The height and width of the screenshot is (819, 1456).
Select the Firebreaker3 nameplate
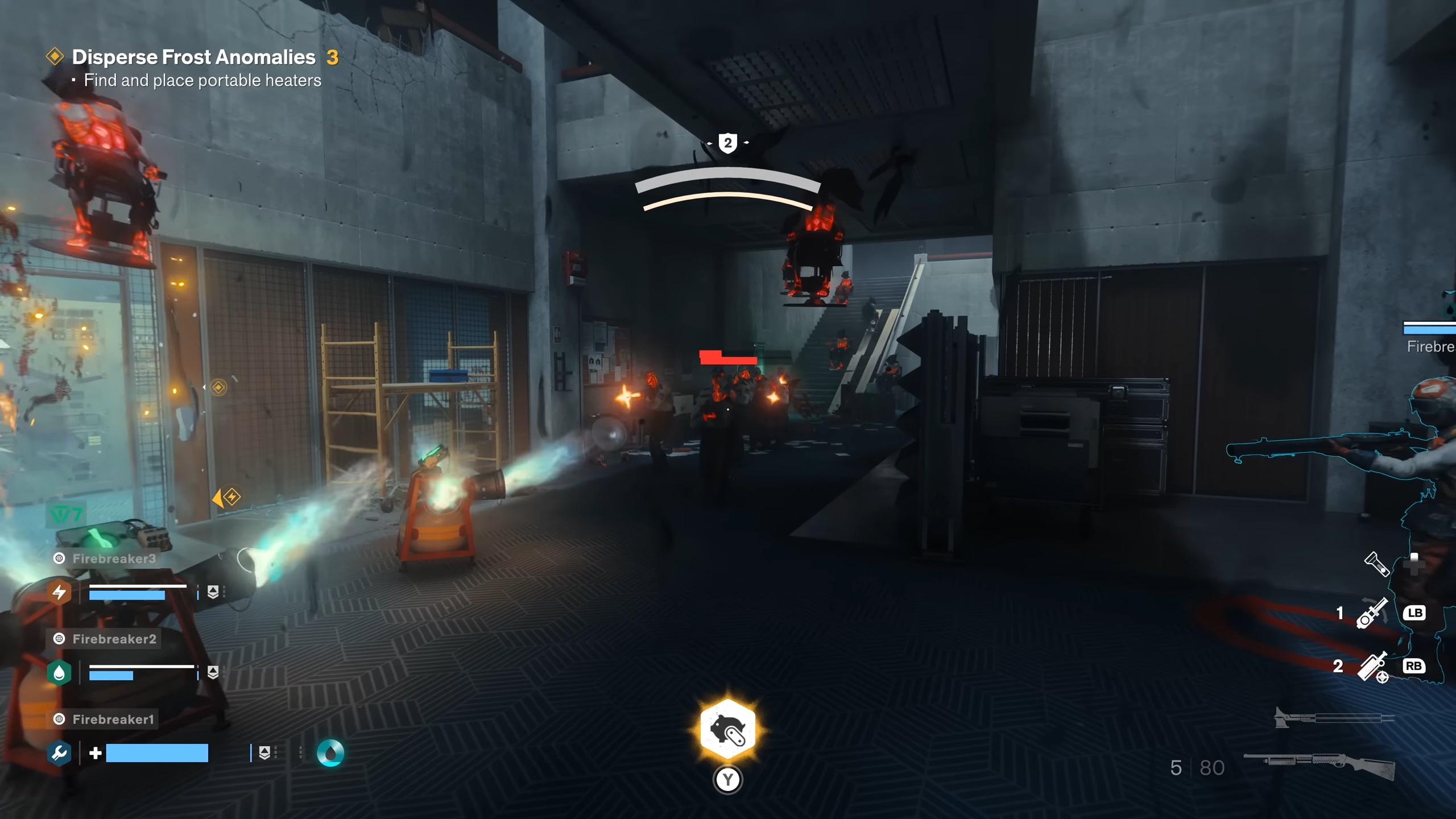click(x=111, y=559)
